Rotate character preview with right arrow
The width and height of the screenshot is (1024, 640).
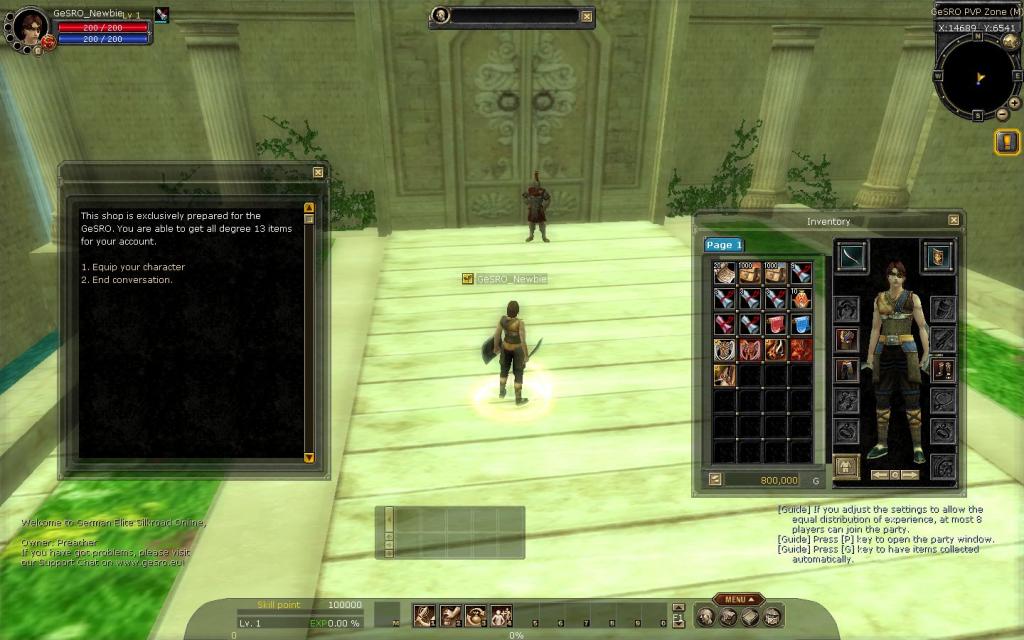911,475
